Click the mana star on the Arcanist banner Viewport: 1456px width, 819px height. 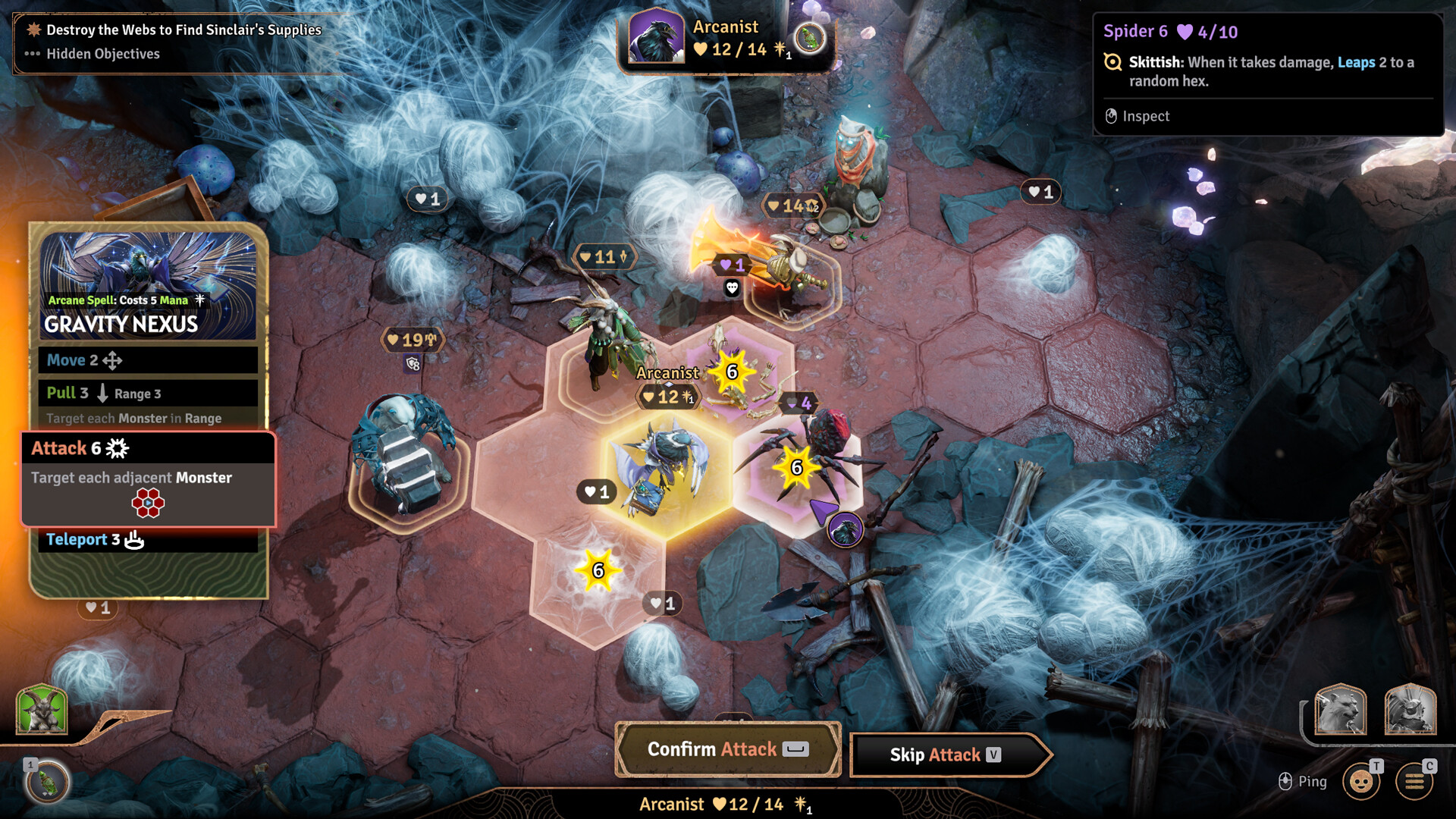tap(779, 50)
